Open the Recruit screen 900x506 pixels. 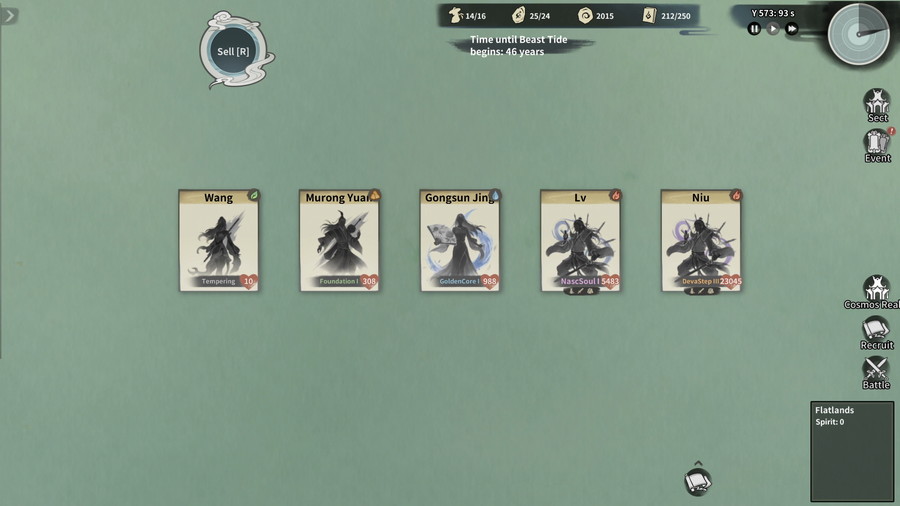coord(877,332)
